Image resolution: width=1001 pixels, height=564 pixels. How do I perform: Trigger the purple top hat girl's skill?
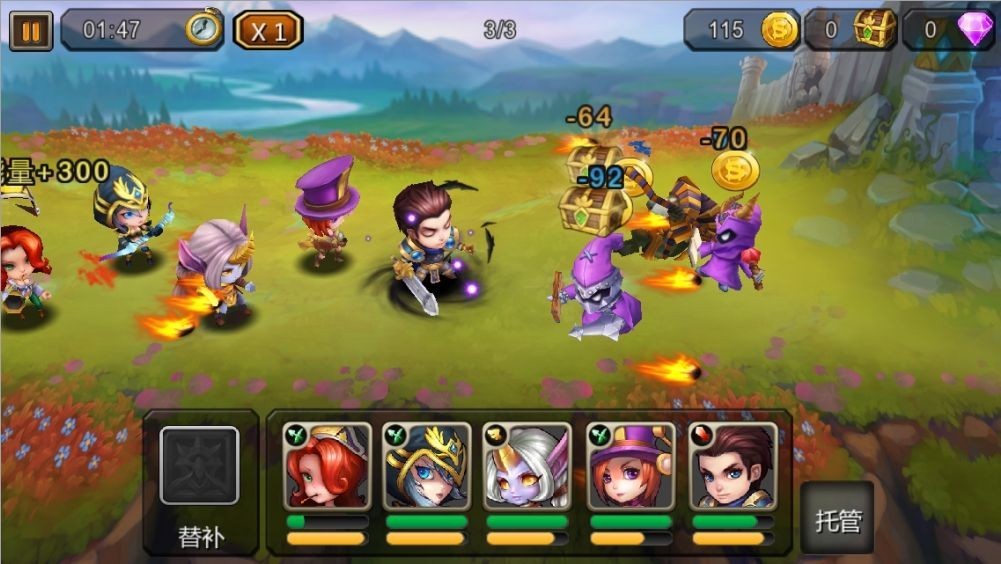click(x=630, y=465)
